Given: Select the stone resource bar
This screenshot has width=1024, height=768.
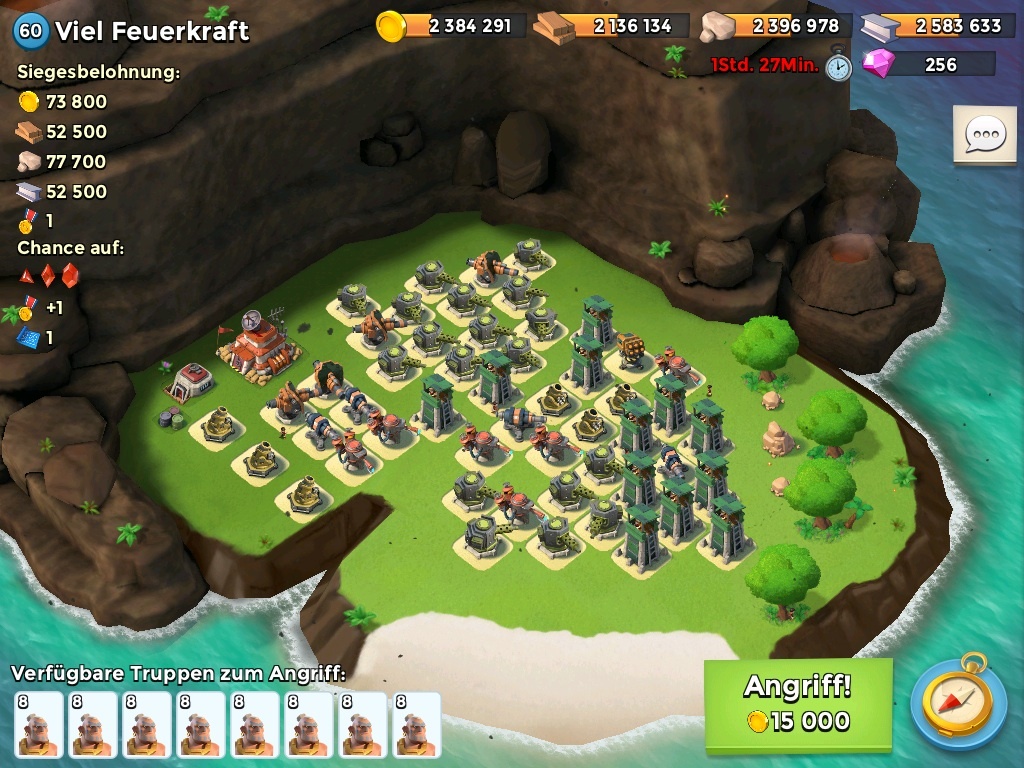Looking at the screenshot, I should click(x=776, y=26).
